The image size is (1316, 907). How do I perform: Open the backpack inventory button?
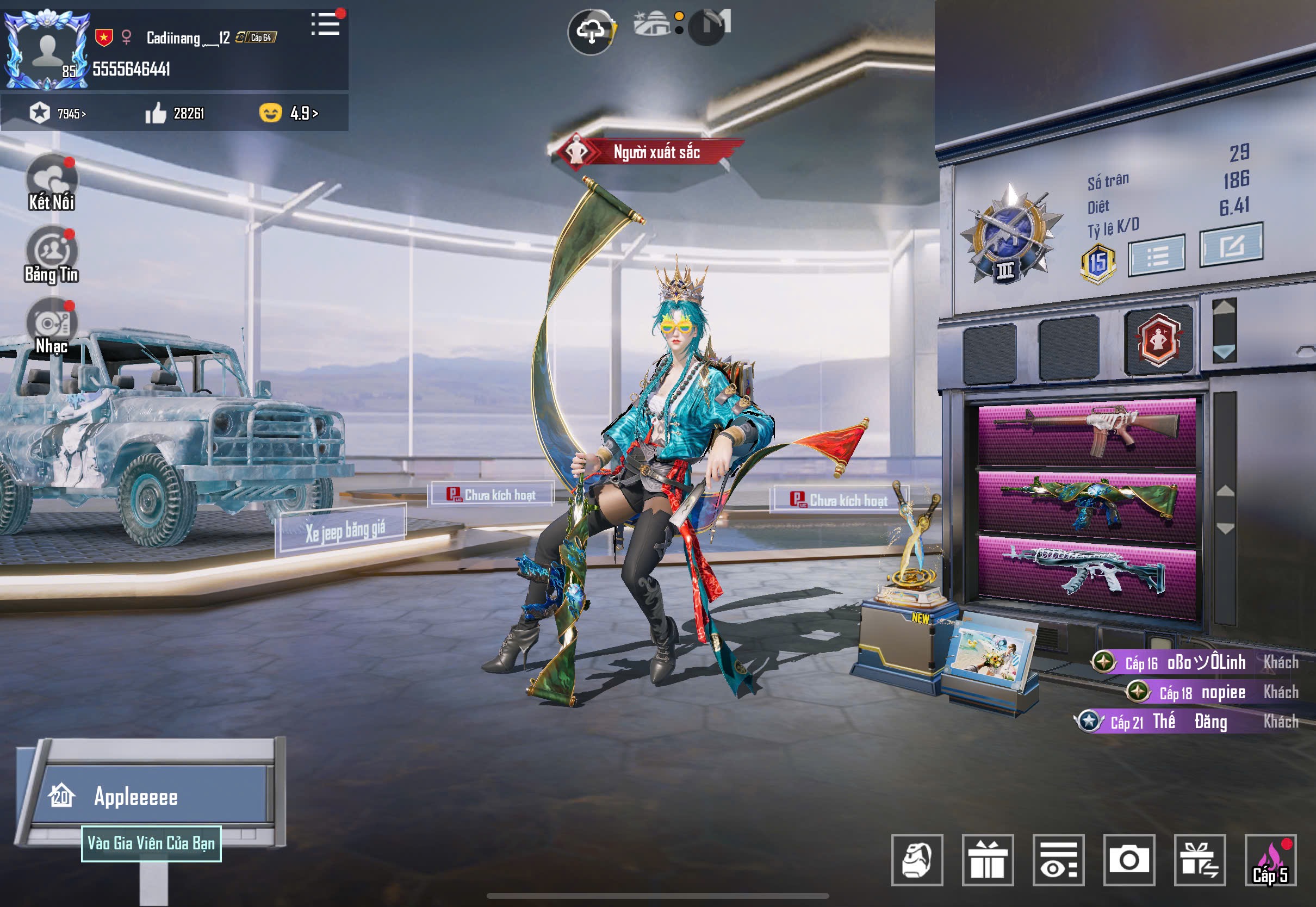916,860
